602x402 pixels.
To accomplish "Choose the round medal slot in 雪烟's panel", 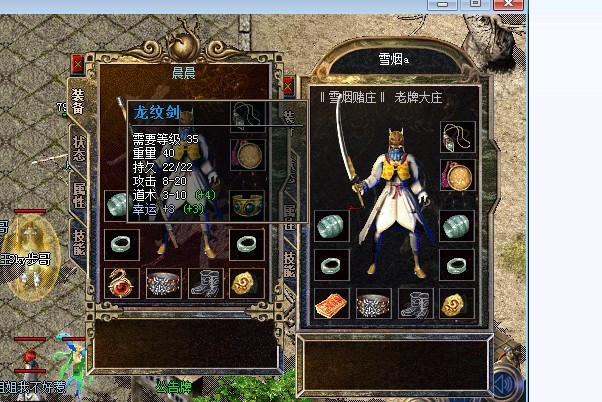I will point(459,177).
